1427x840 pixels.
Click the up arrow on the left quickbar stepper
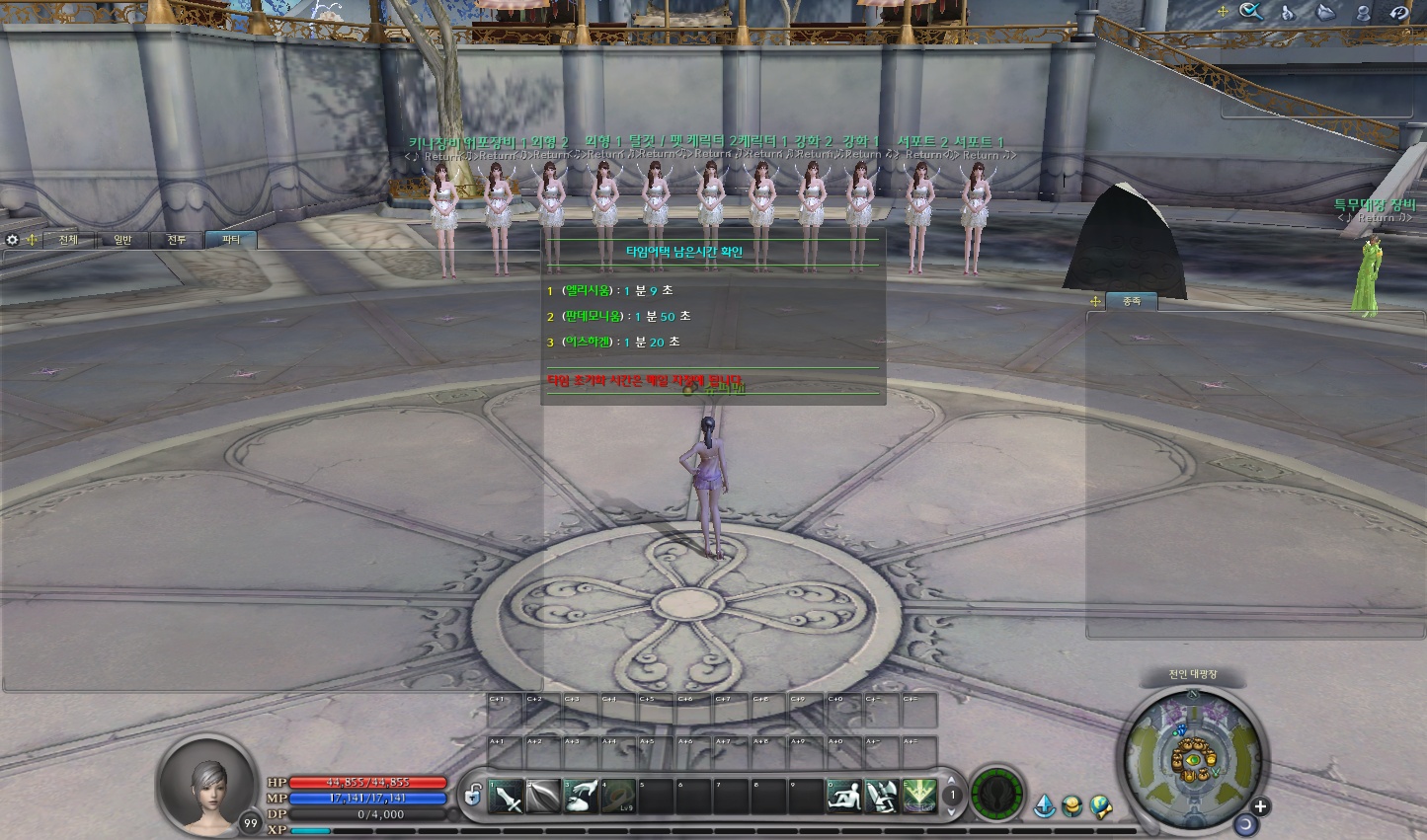[x=951, y=780]
